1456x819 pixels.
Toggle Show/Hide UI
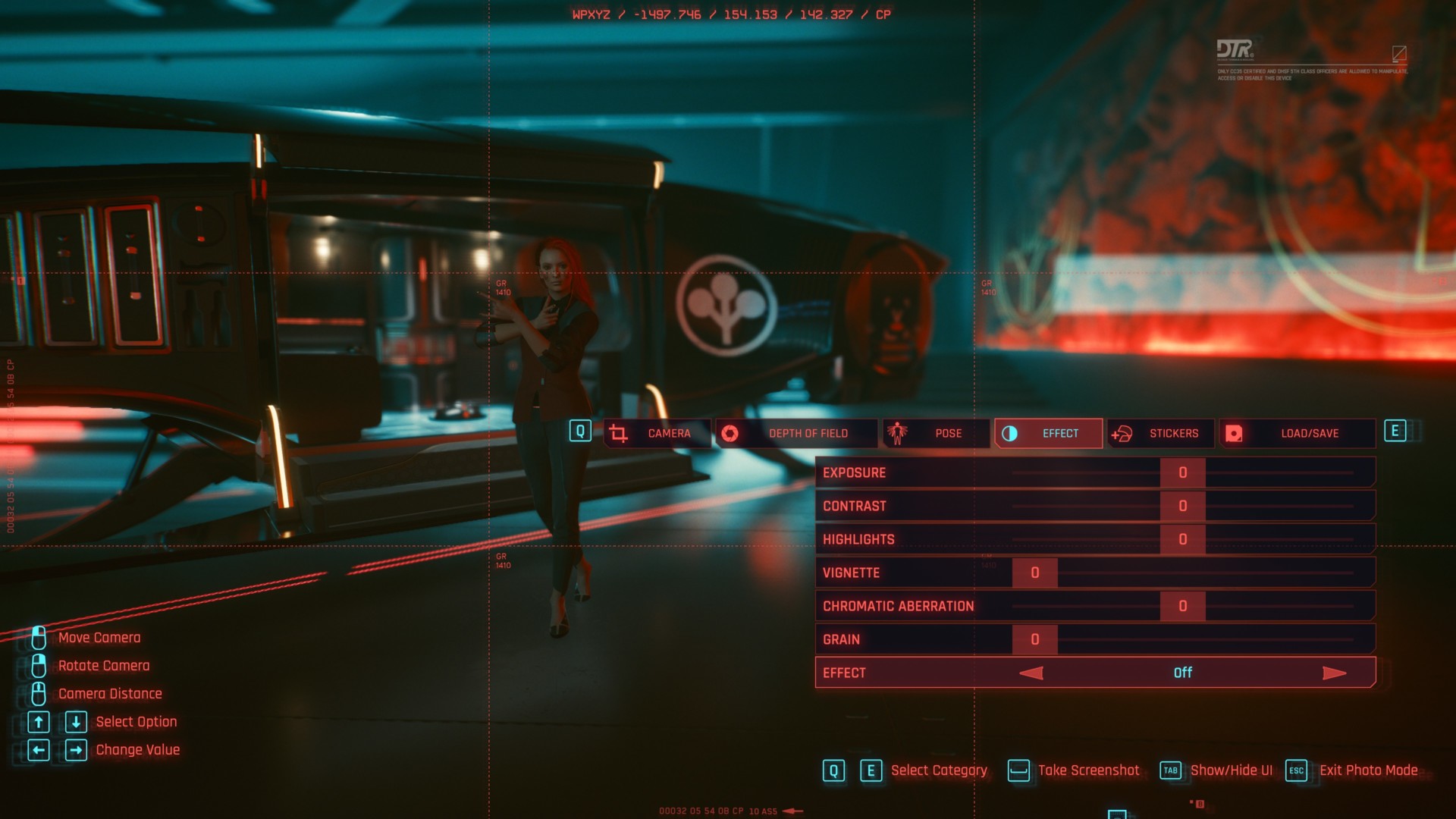[1217, 770]
